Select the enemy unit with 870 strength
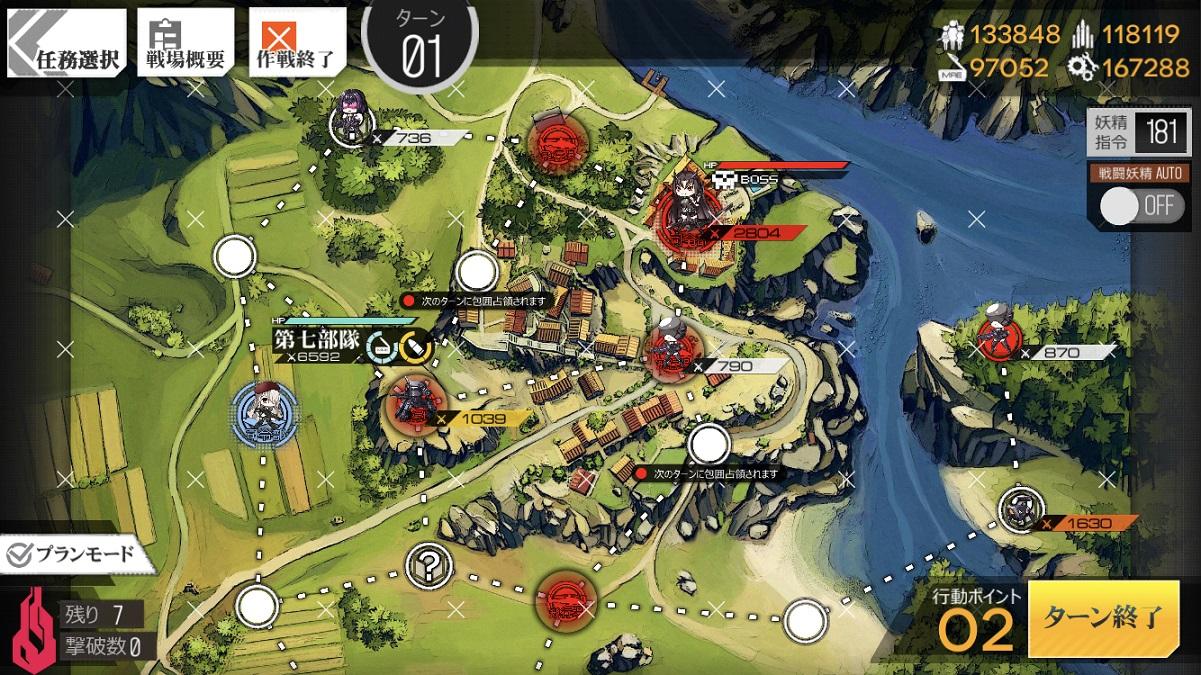Screen dimensions: 1201x675 tap(998, 338)
